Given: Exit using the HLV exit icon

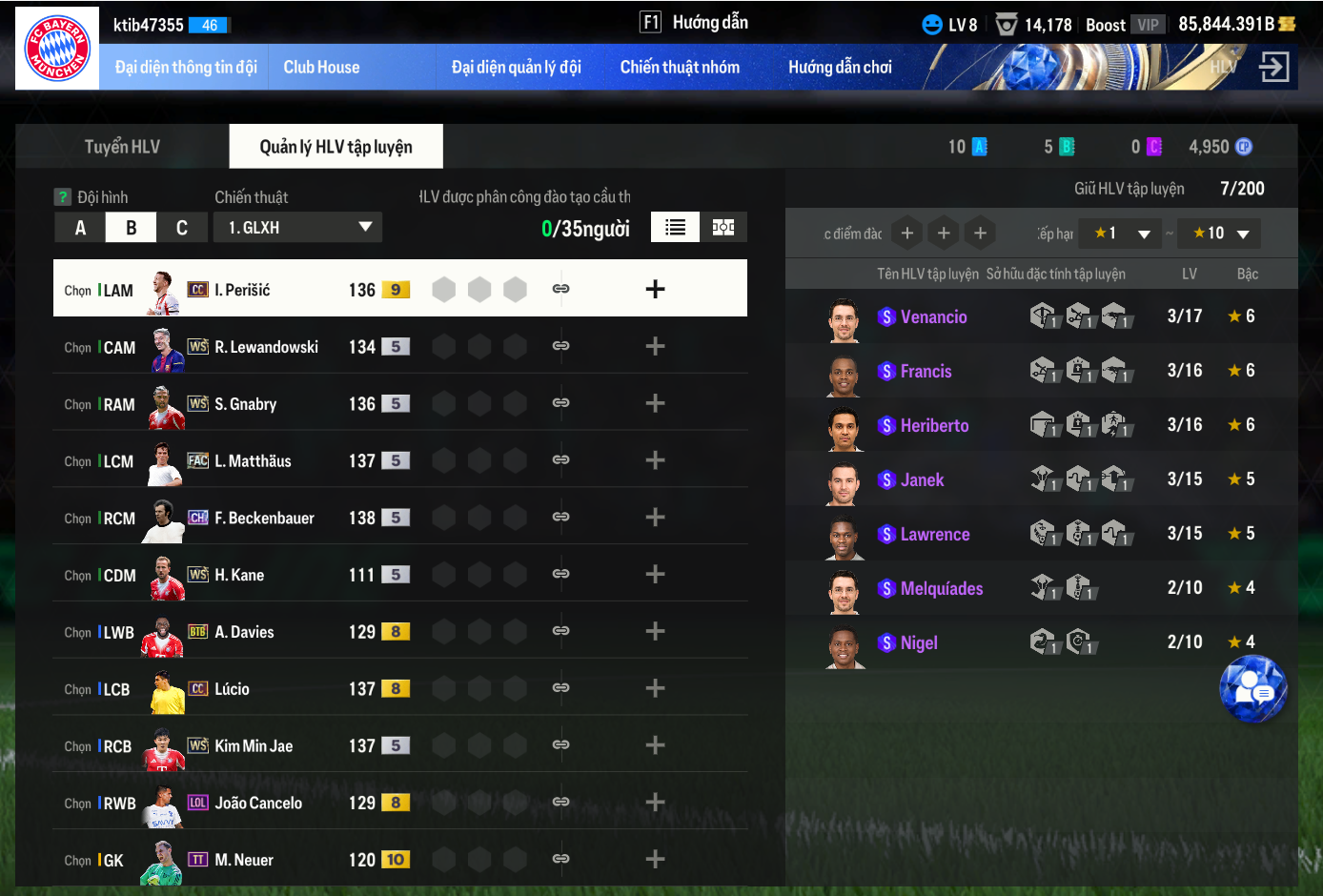Looking at the screenshot, I should click(x=1273, y=67).
